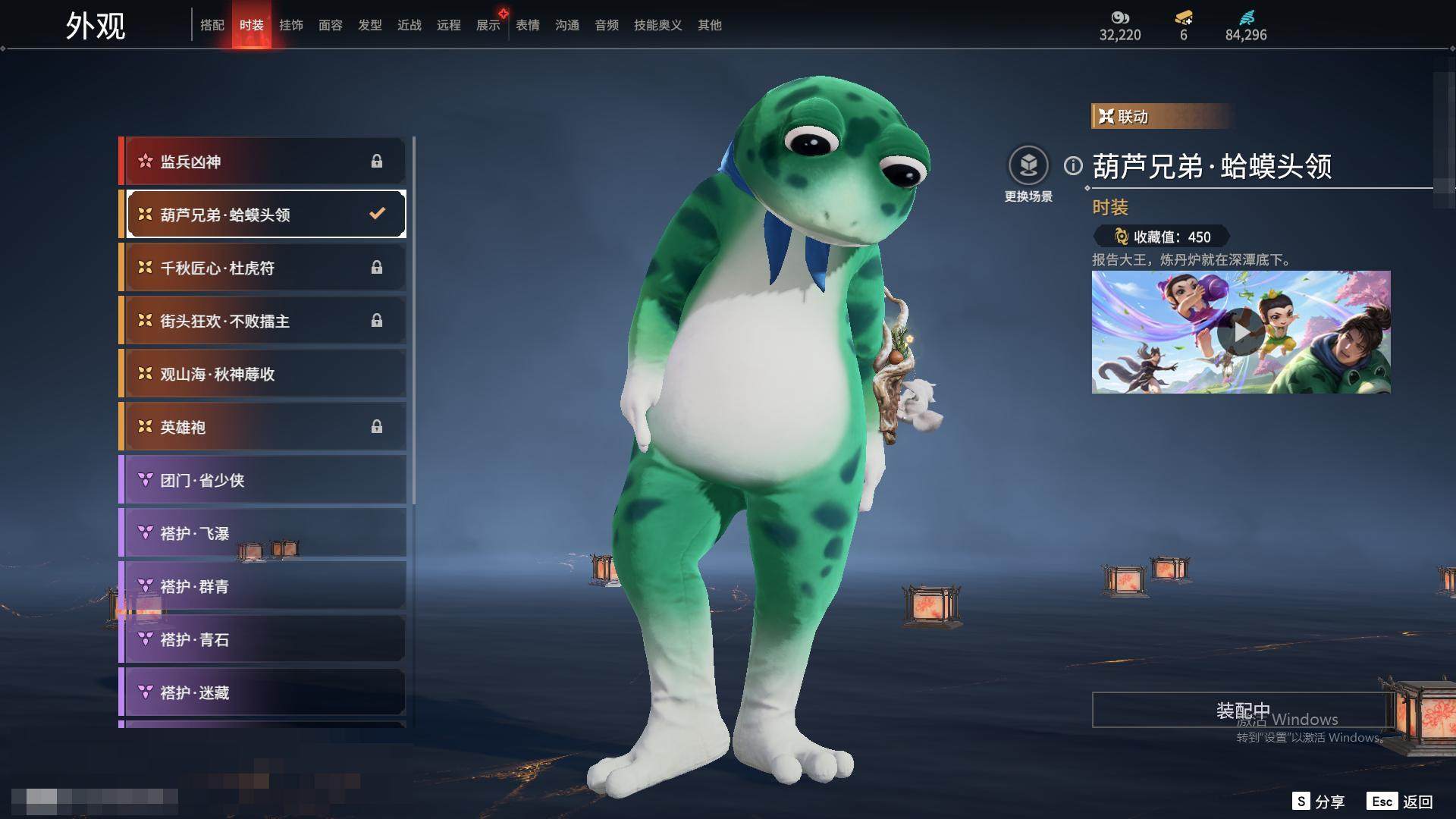Click the 装配中 equip button
1456x819 pixels.
(1242, 710)
